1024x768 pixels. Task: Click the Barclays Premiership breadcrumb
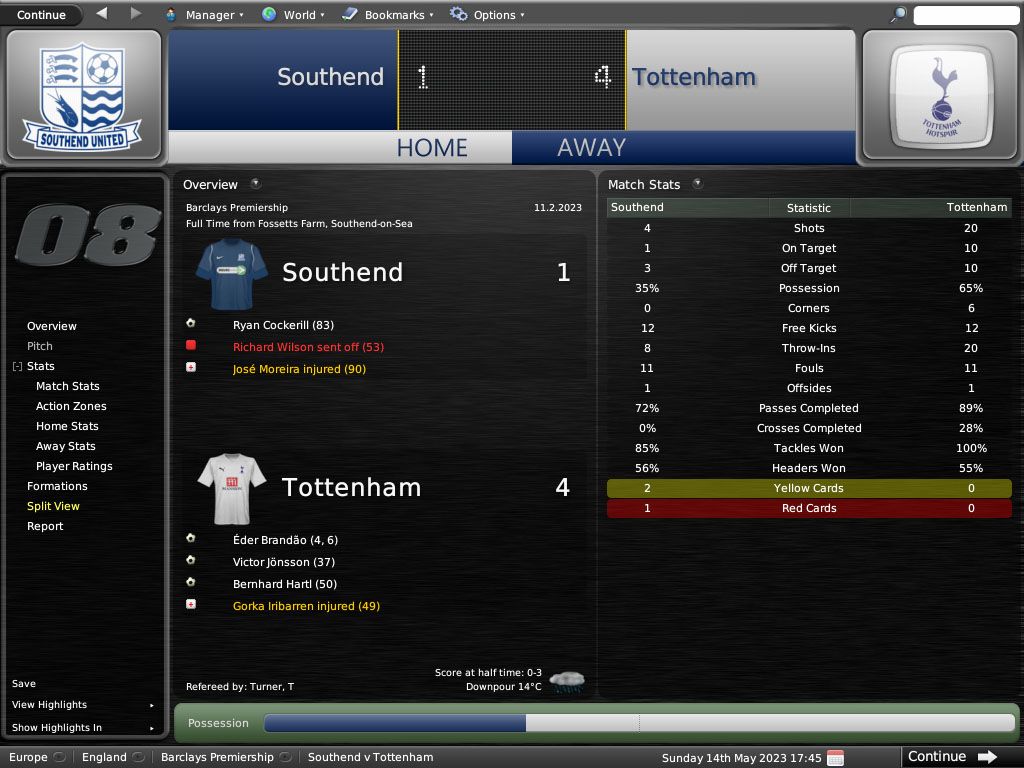click(x=217, y=757)
